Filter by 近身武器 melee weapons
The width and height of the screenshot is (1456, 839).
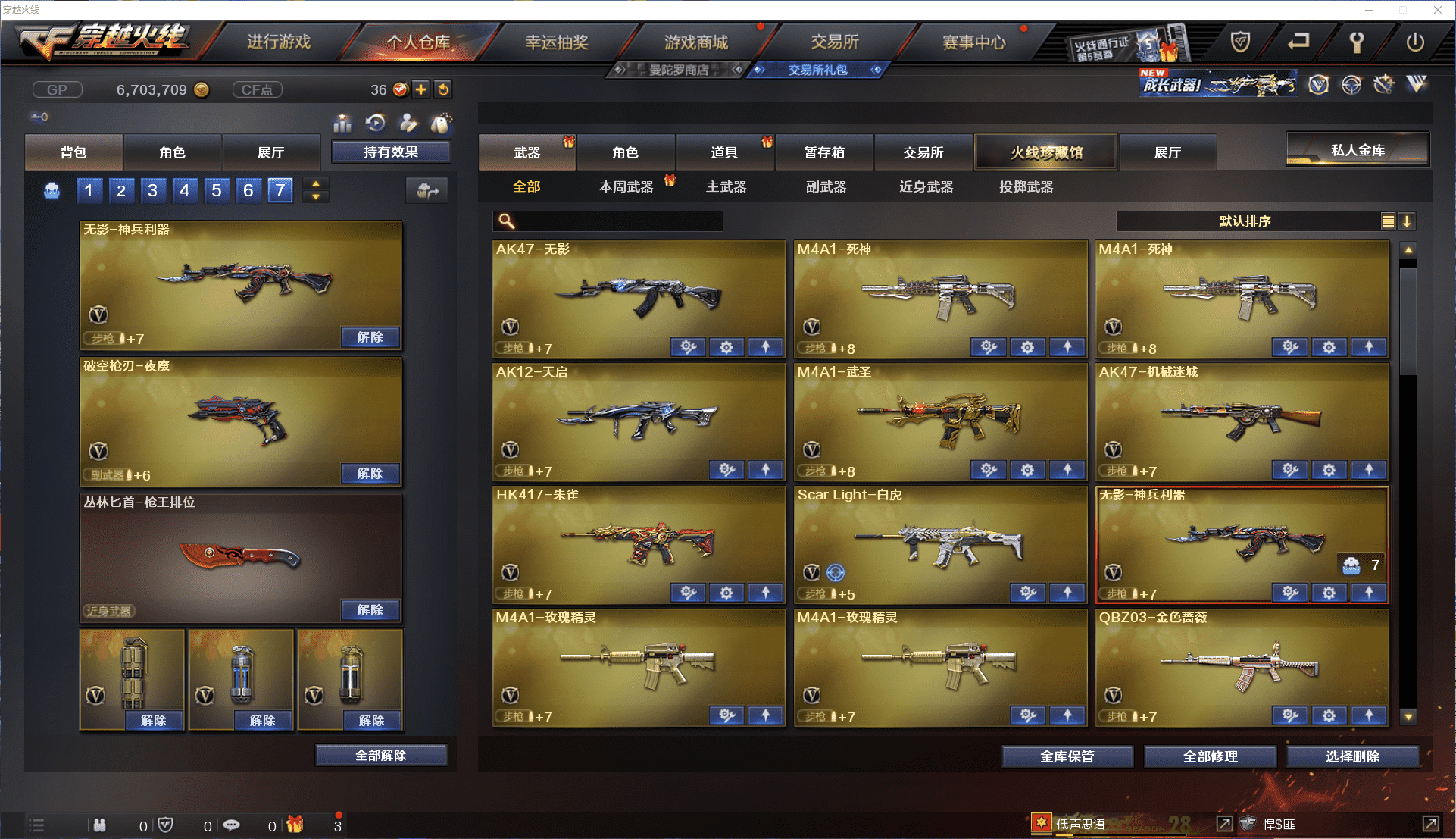pyautogui.click(x=926, y=186)
